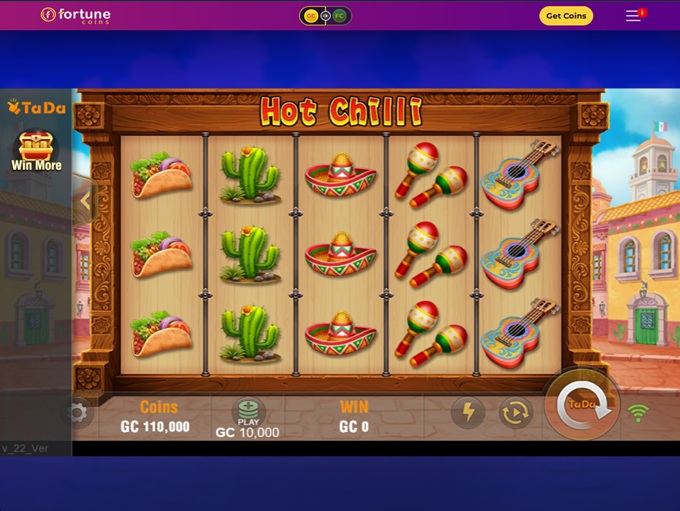The height and width of the screenshot is (511, 680).
Task: Activate the lightning bolt turbo mode
Action: [x=468, y=412]
